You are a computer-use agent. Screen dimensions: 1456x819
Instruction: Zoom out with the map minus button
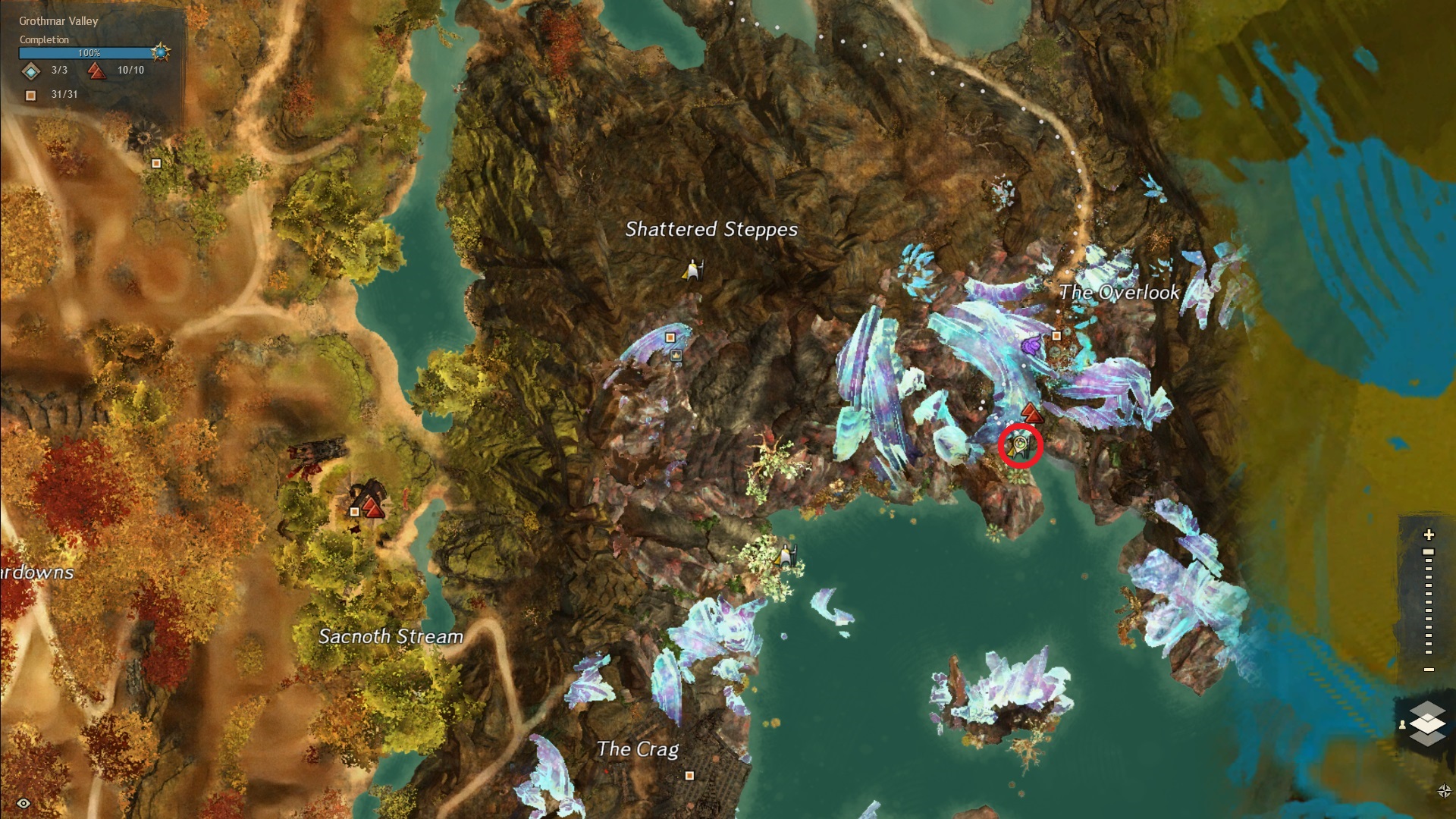click(x=1429, y=670)
